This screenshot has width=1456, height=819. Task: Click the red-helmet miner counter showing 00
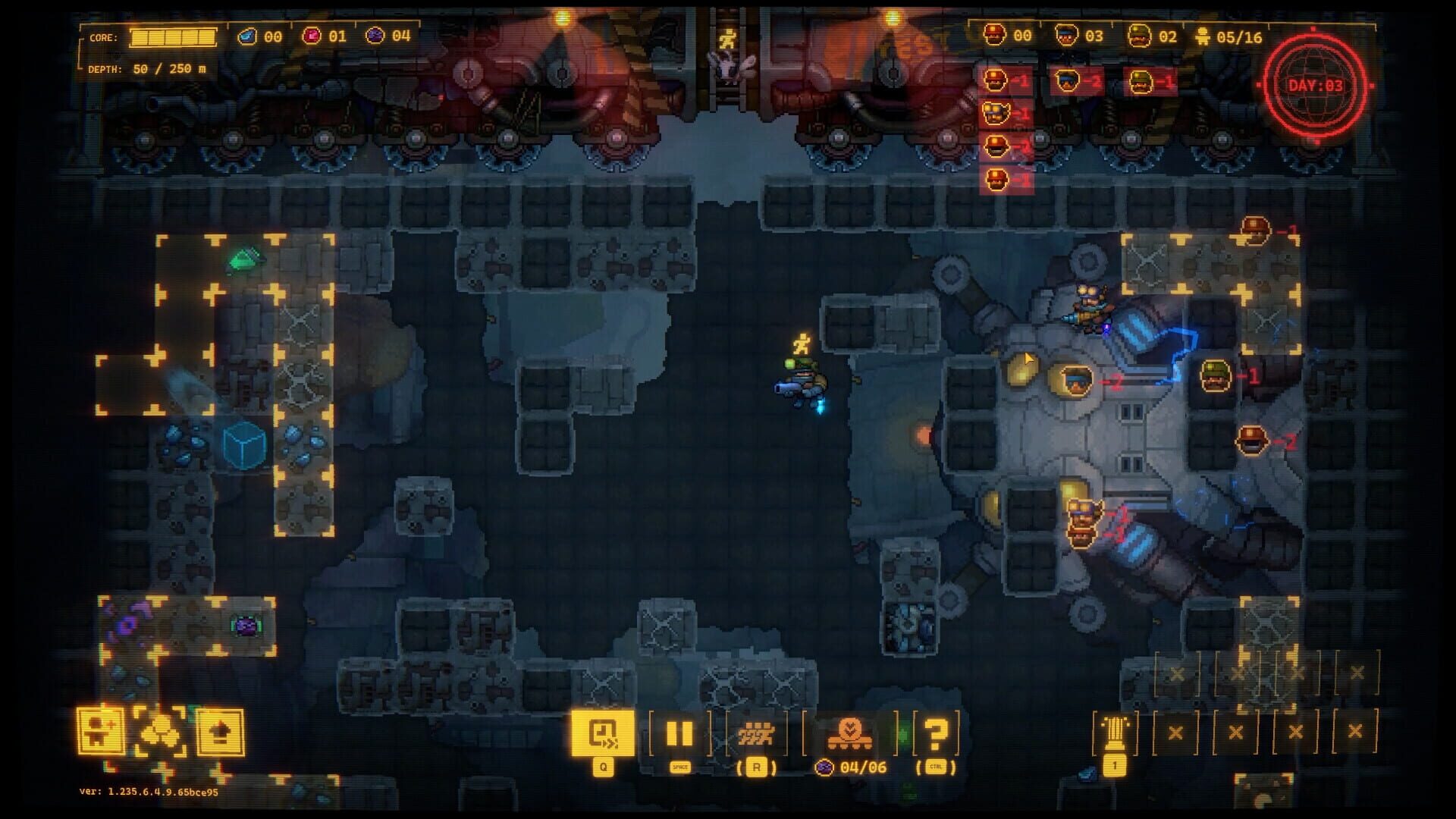click(x=1009, y=34)
